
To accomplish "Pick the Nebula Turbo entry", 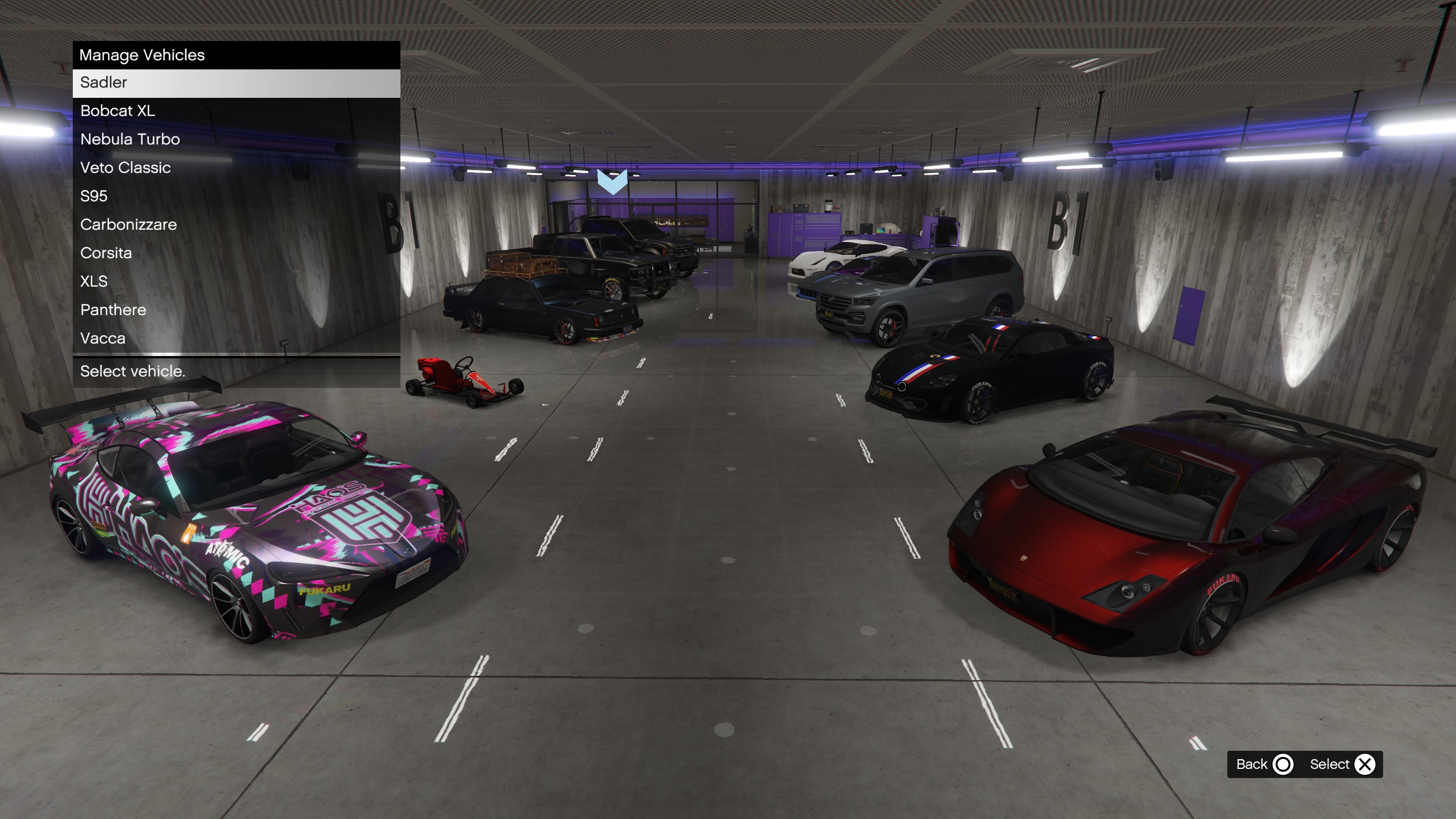I will (236, 139).
